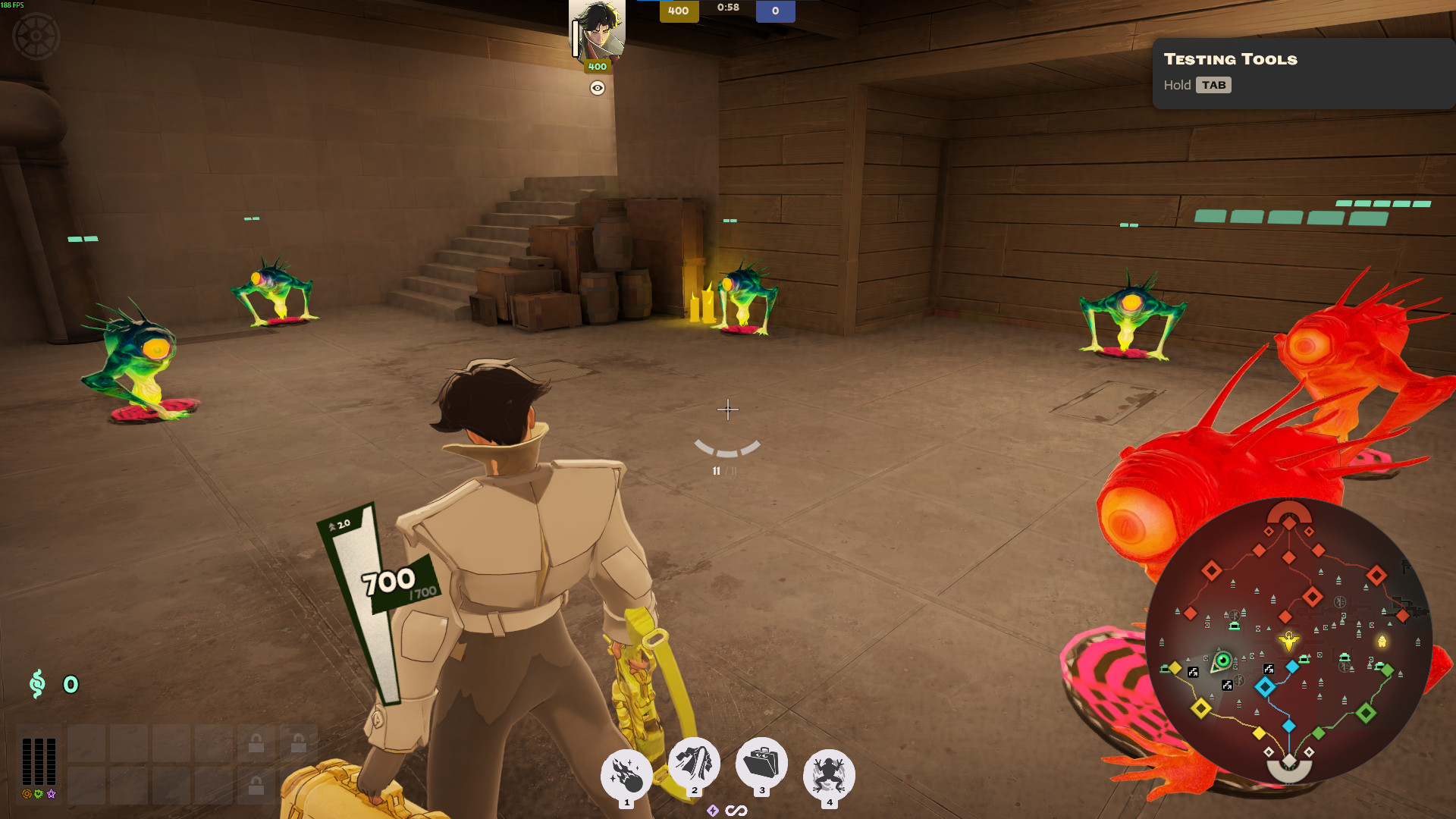Select the hero portrait at top

[x=598, y=30]
